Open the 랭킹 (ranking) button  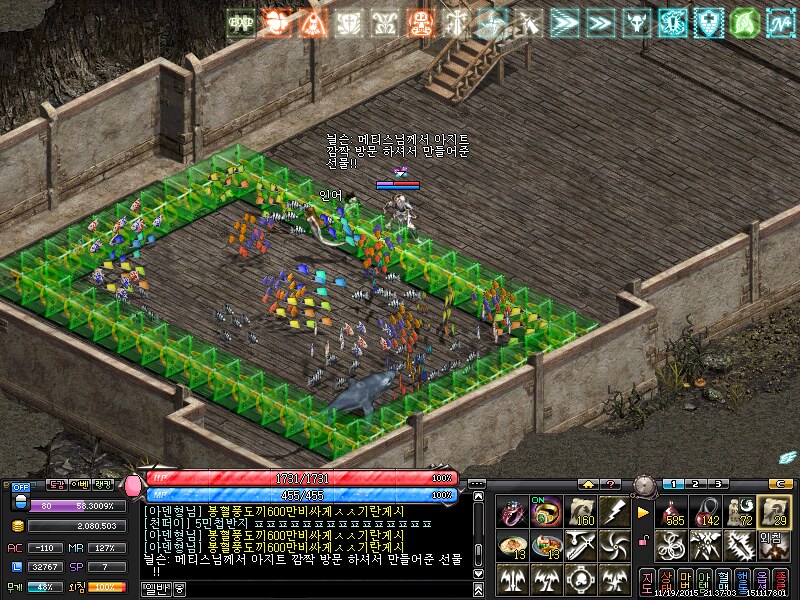(x=102, y=484)
